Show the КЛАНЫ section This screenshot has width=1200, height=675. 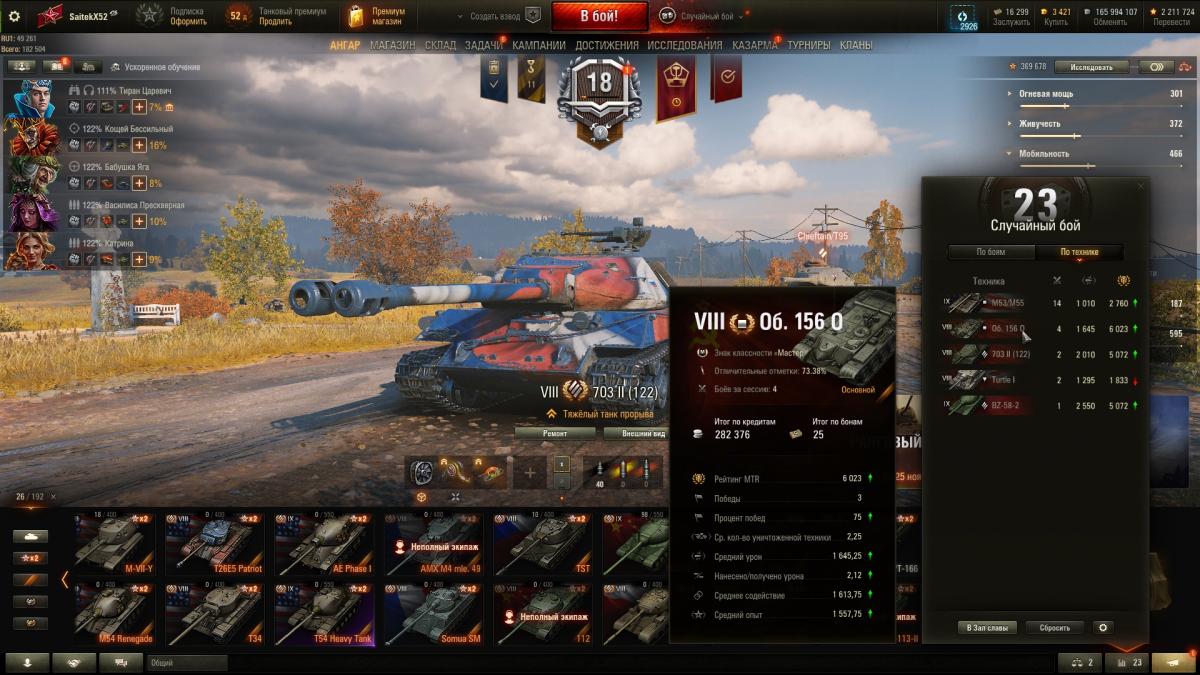click(855, 45)
